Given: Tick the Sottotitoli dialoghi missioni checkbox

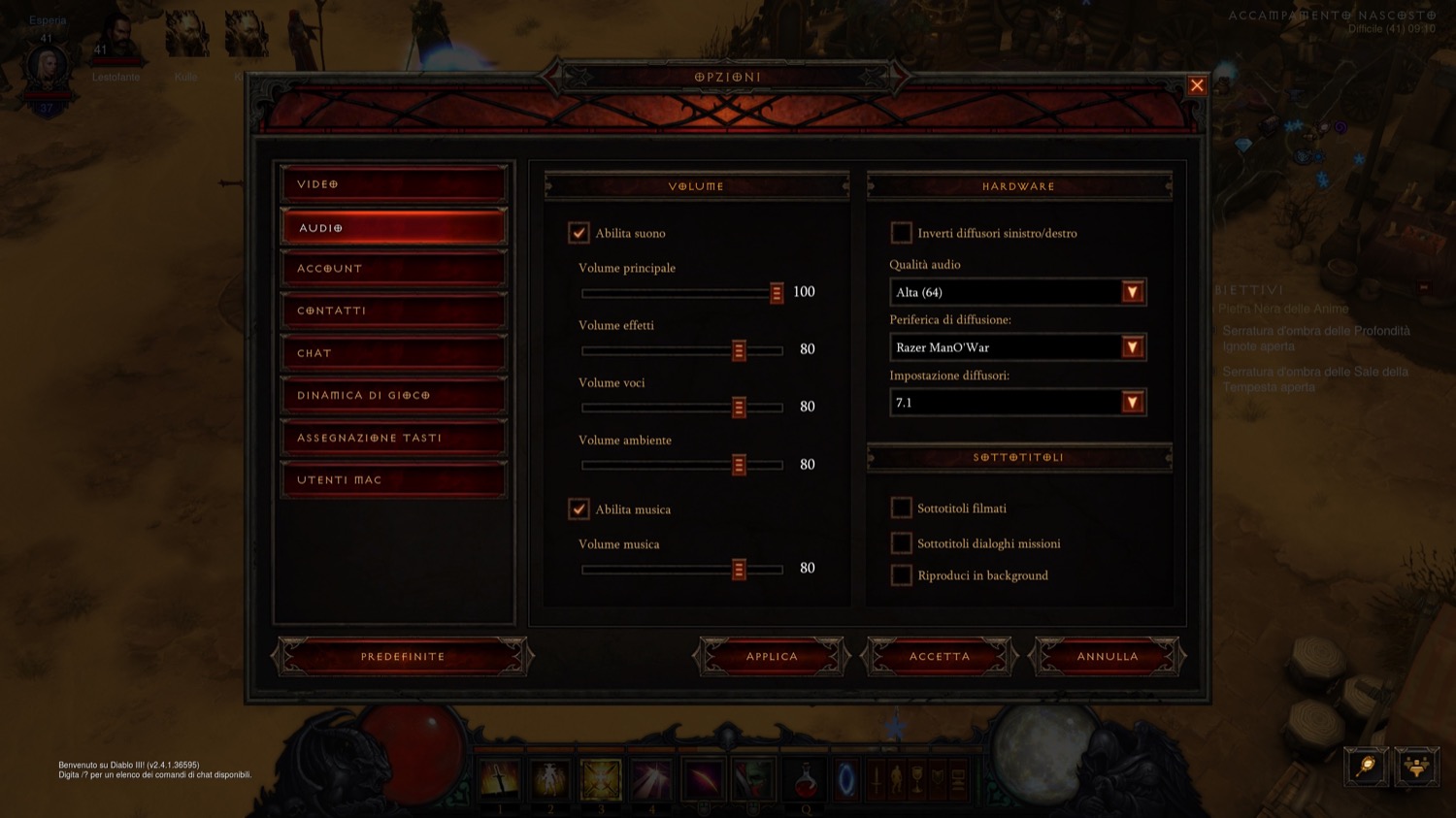Looking at the screenshot, I should pyautogui.click(x=901, y=543).
